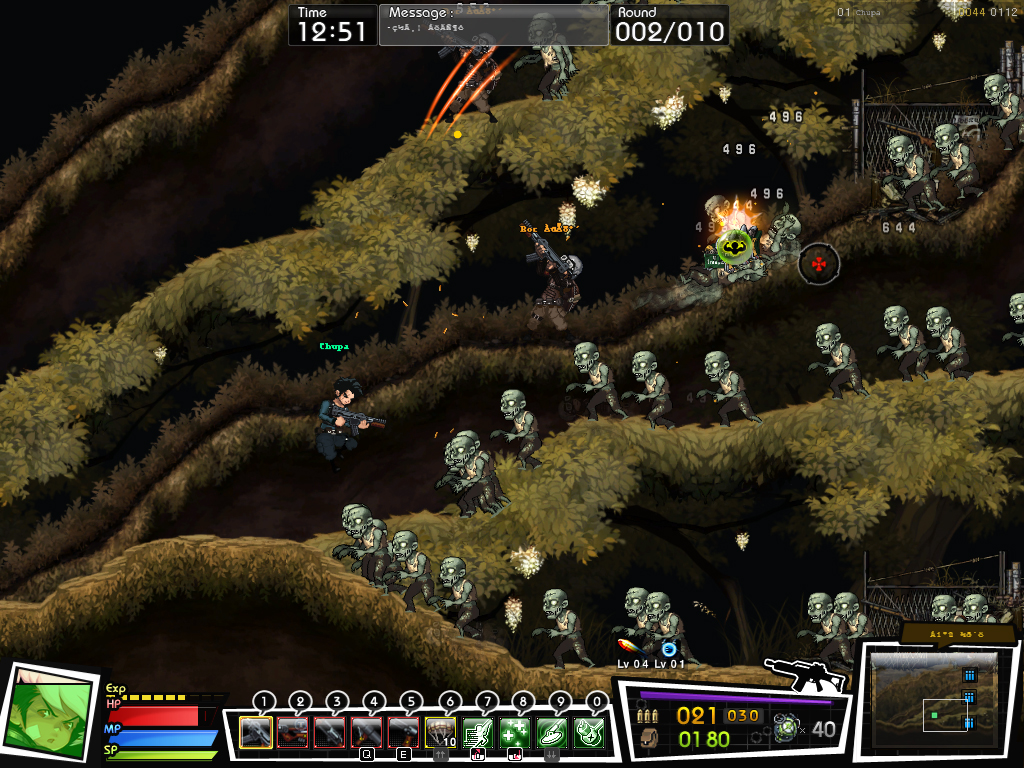Open the Message chat box
Viewport: 1024px width, 768px height.
493,26
